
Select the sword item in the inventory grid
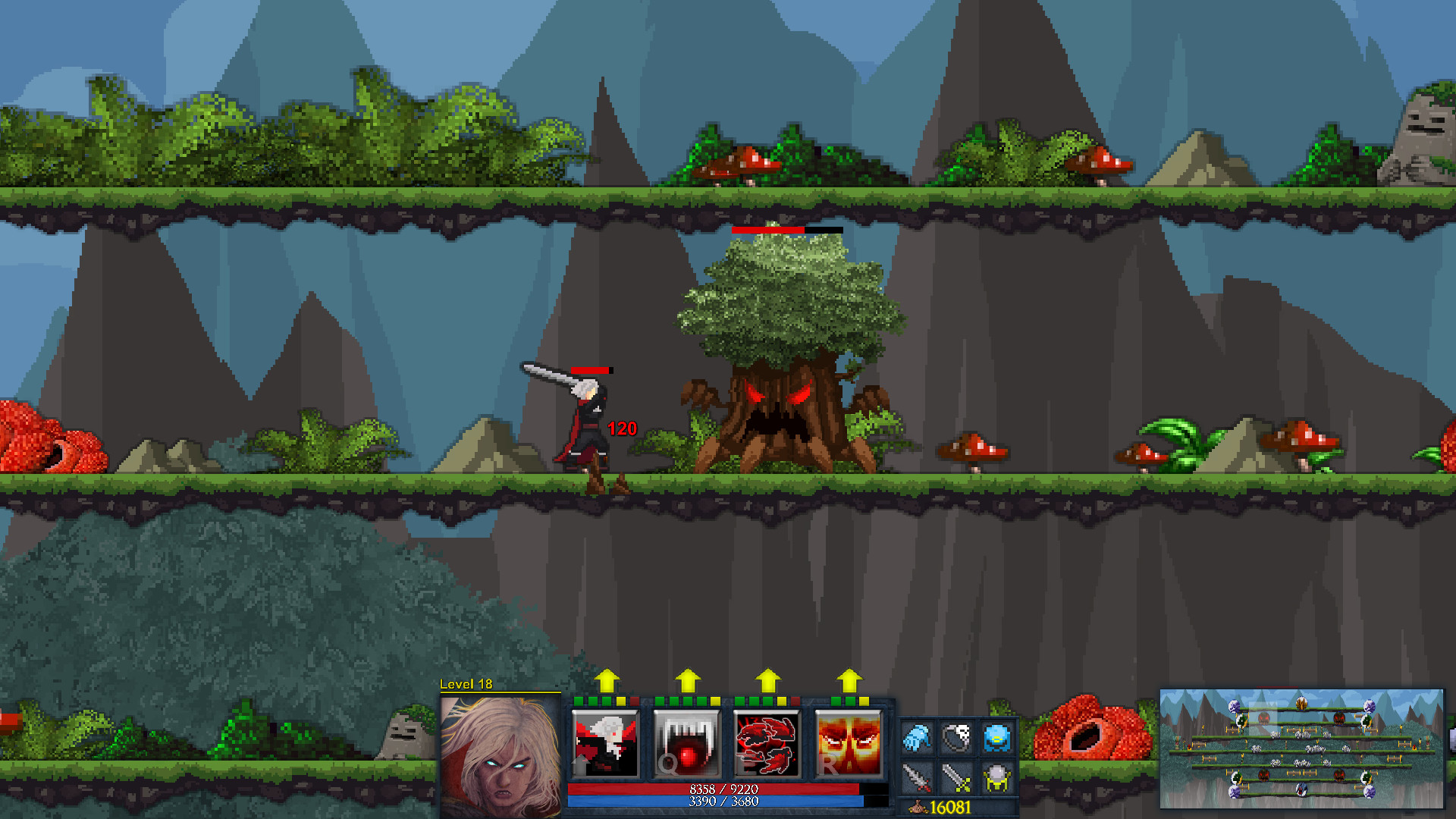click(956, 779)
